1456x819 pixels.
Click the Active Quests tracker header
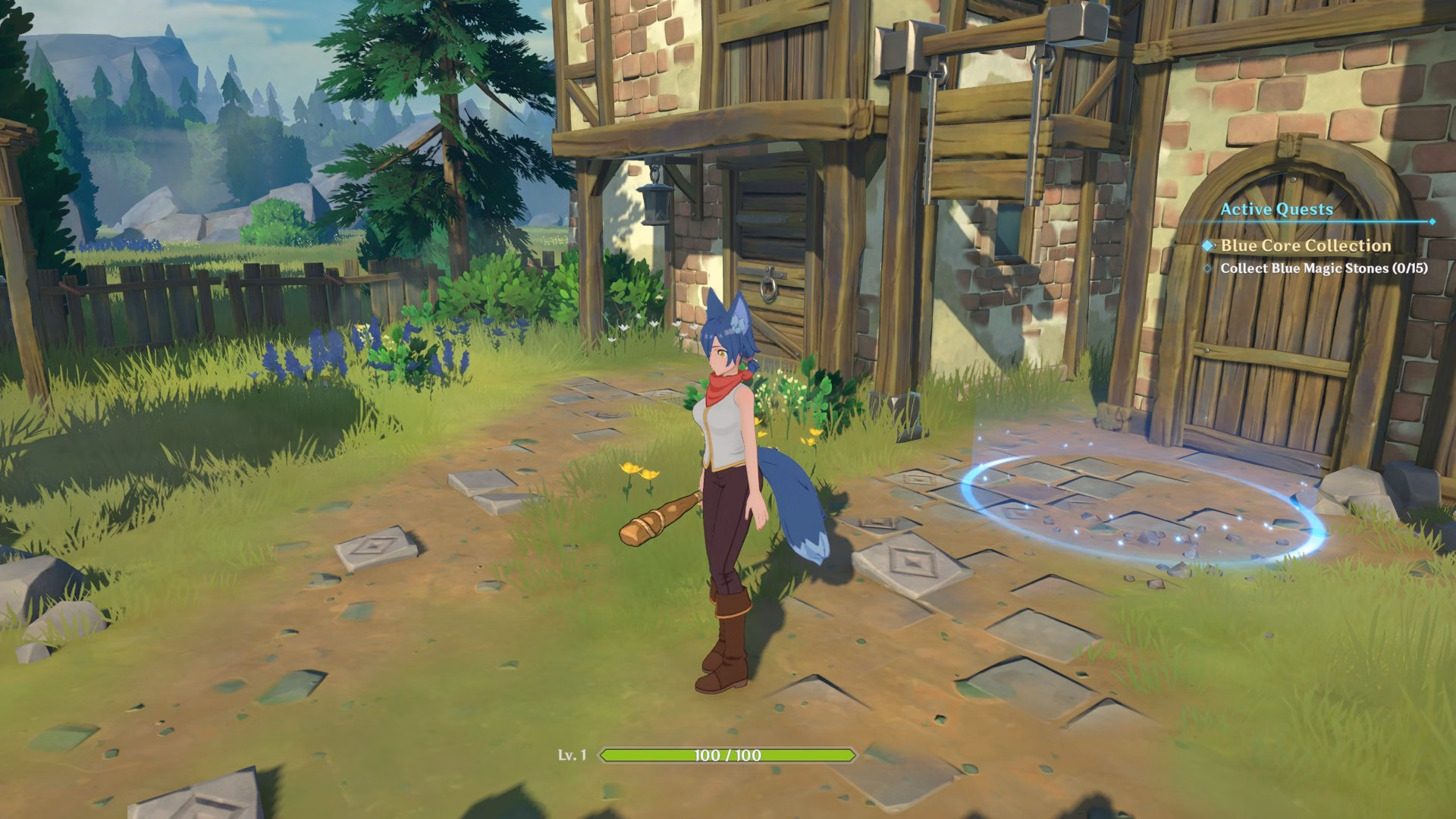[1276, 209]
